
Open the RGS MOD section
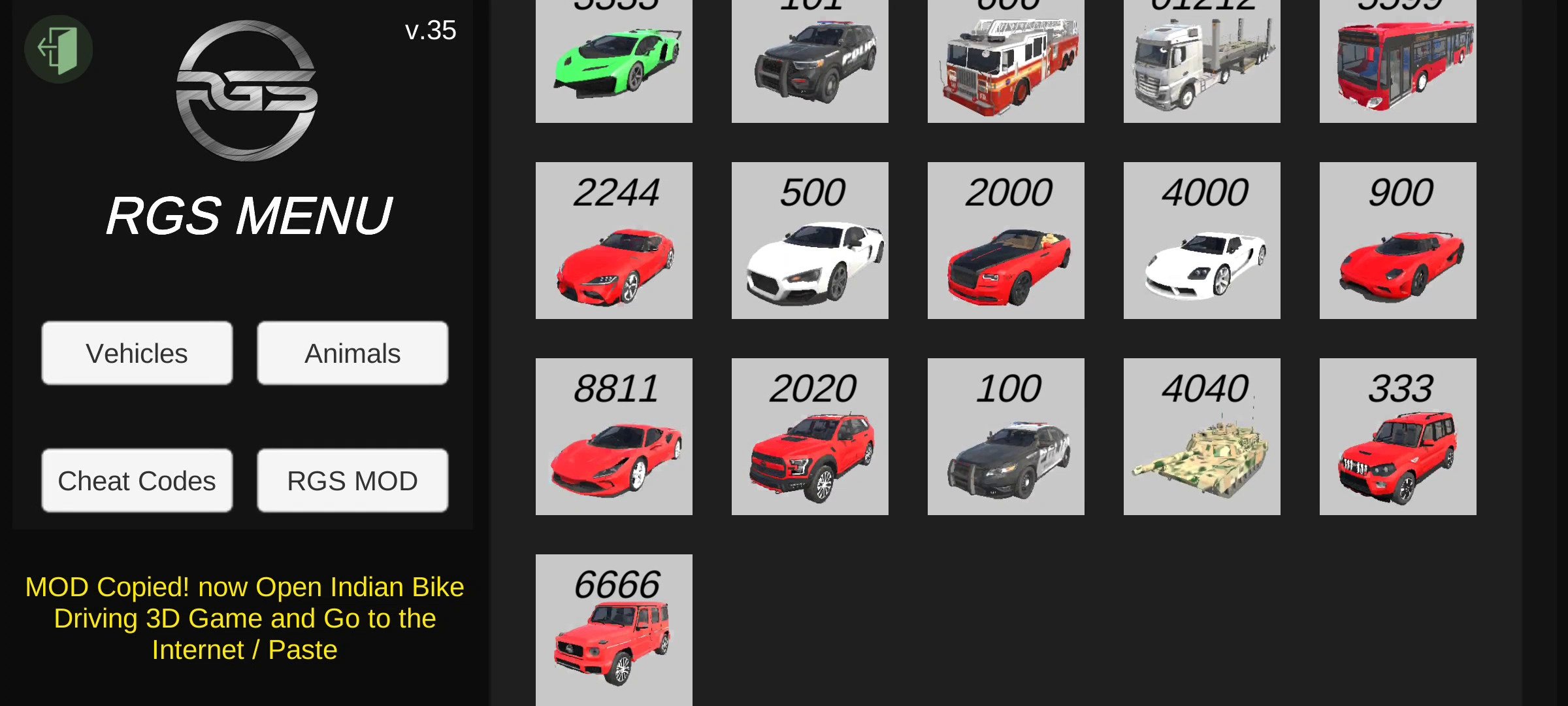(x=353, y=480)
